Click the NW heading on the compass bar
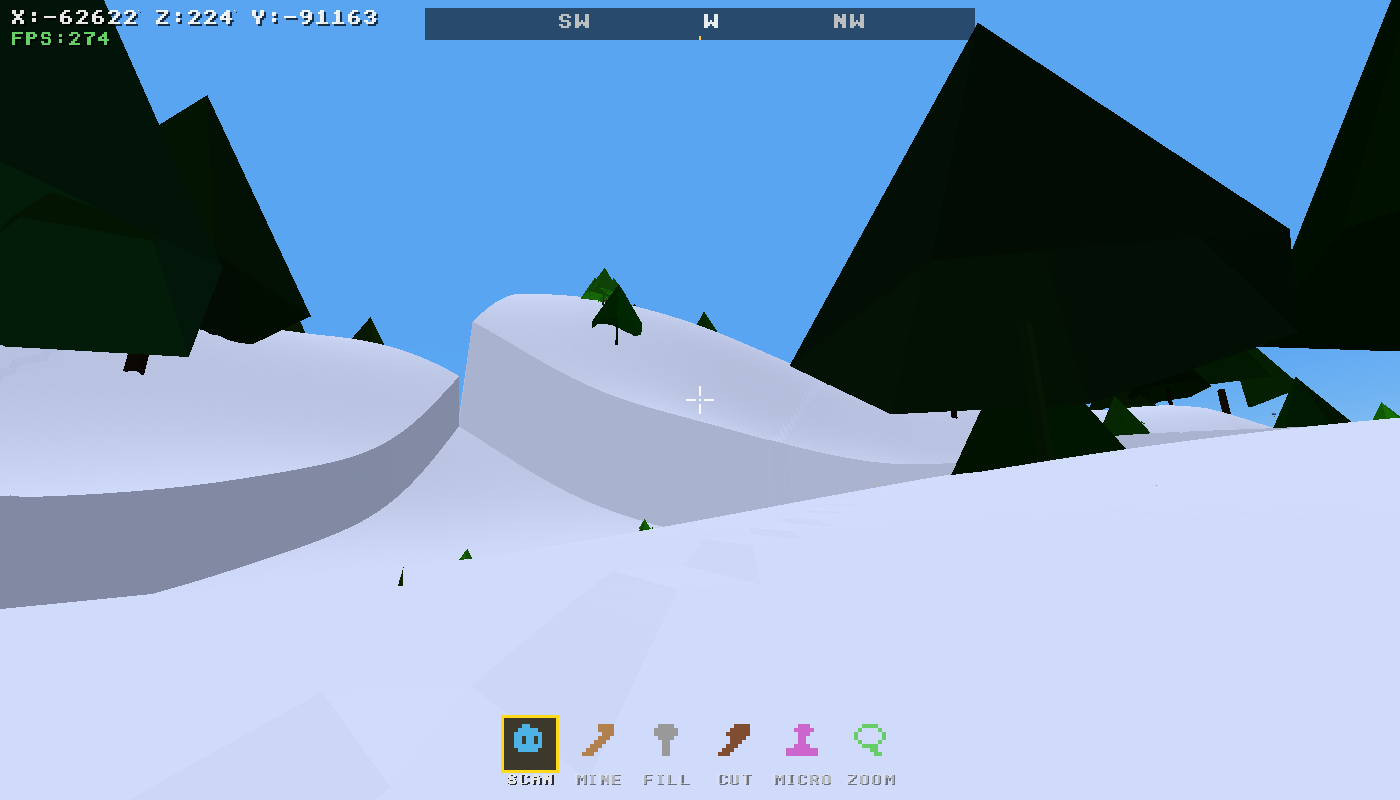Viewport: 1400px width, 800px height. [848, 21]
